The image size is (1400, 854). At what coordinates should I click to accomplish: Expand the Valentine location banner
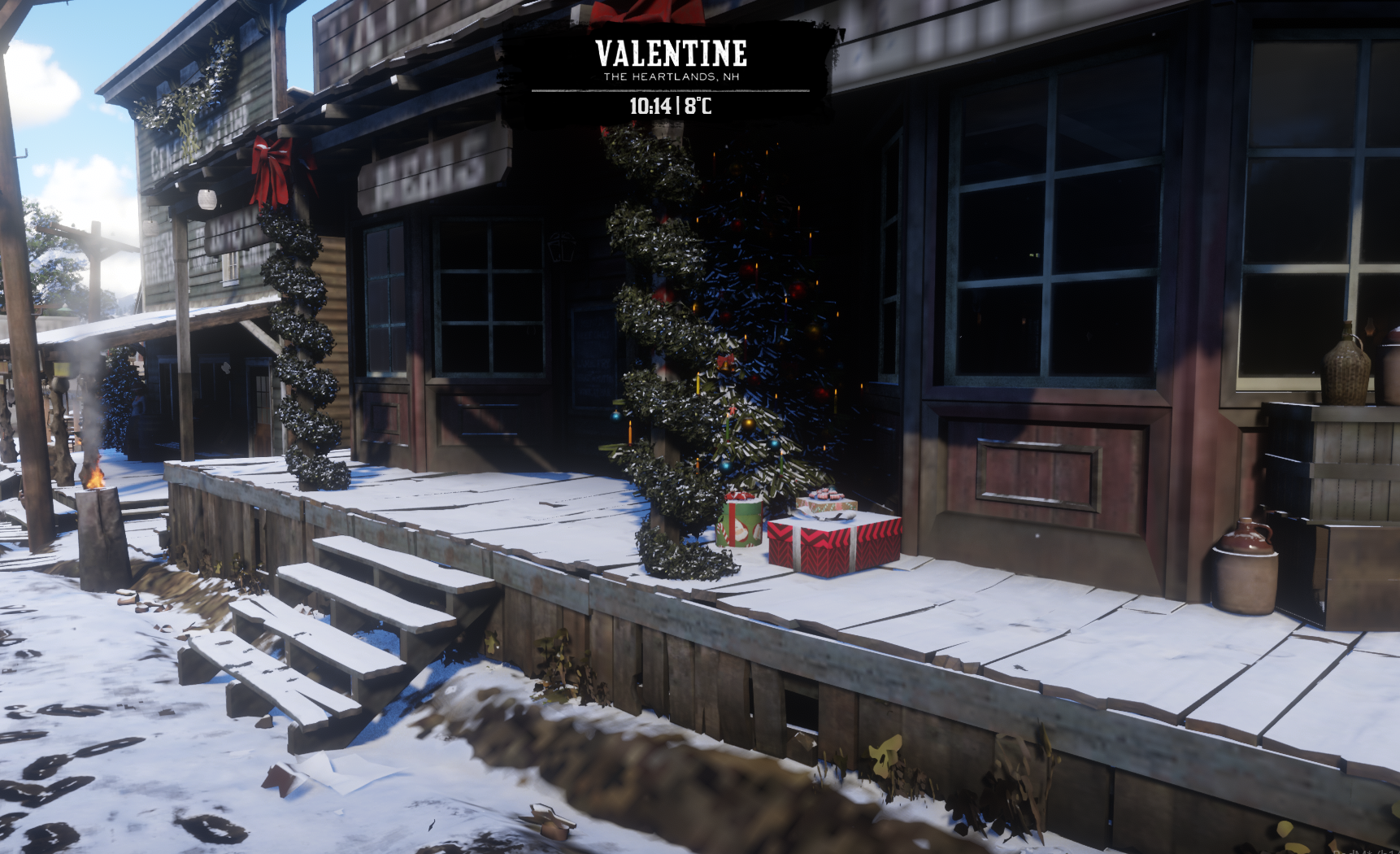[x=669, y=54]
